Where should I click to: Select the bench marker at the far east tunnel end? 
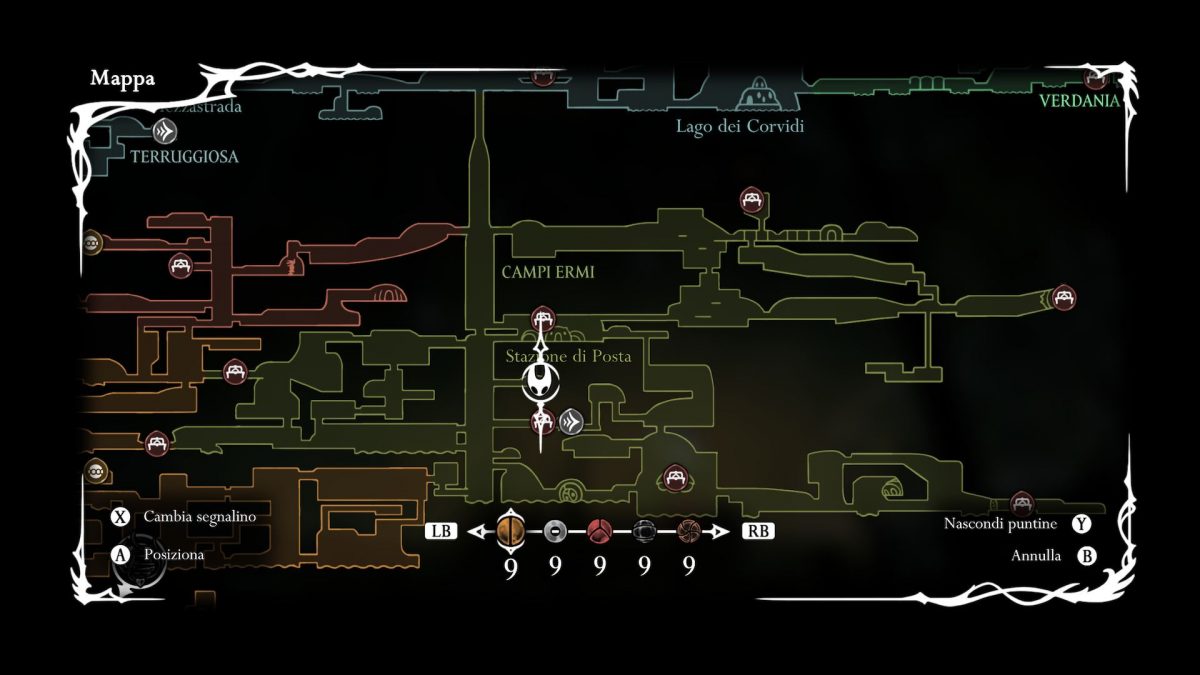coord(1062,297)
